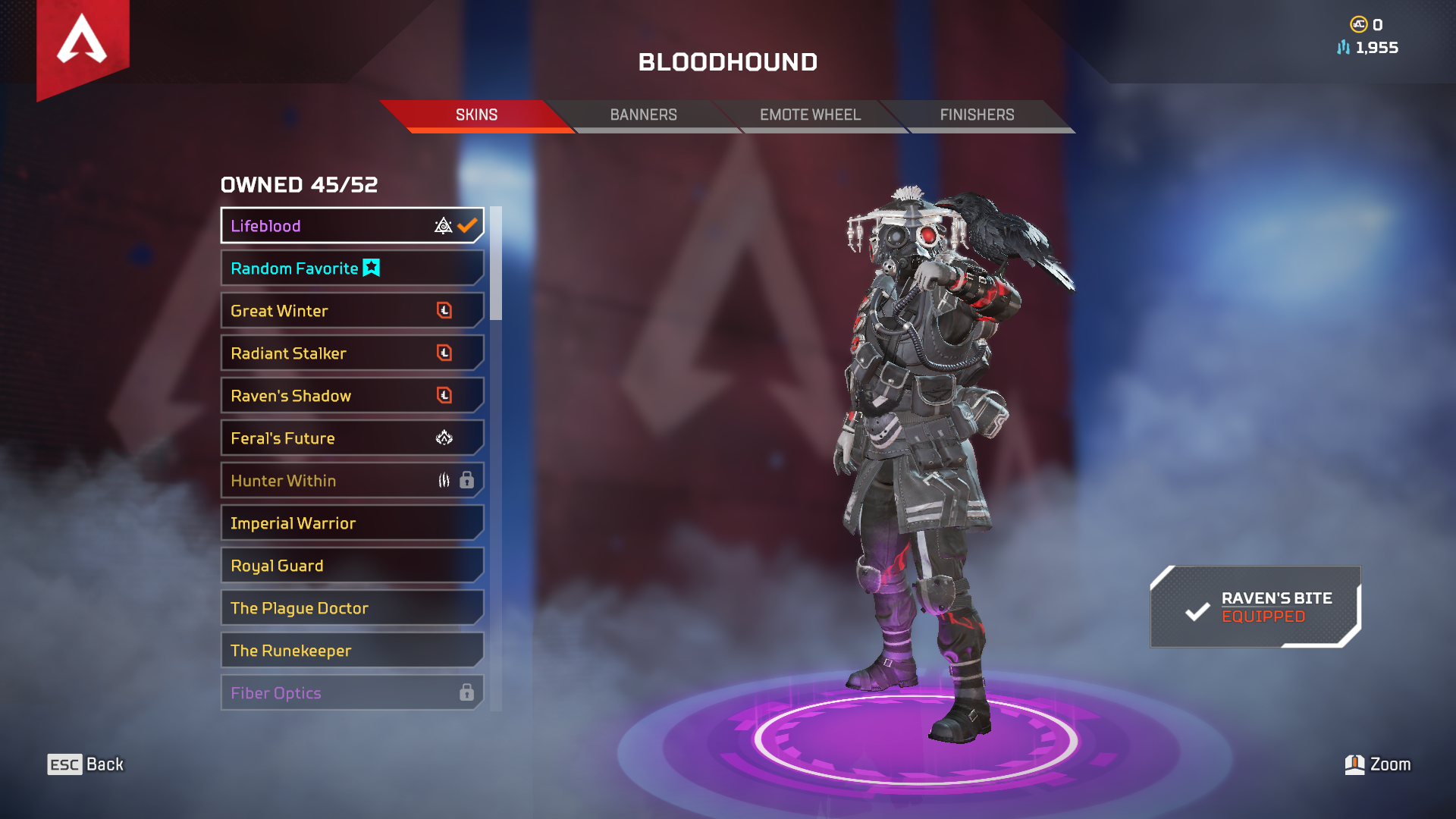Switch to the Finishers tab
The width and height of the screenshot is (1456, 819).
point(977,115)
